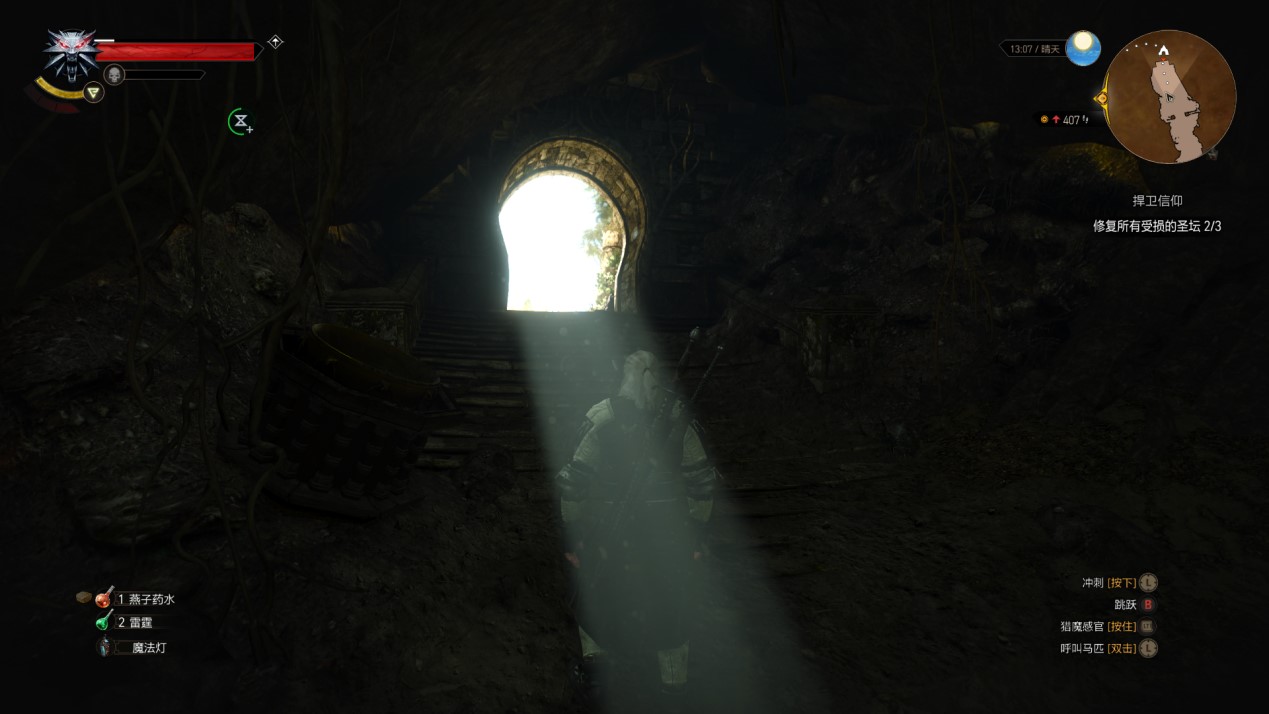Click the skull toxicity icon

click(114, 74)
